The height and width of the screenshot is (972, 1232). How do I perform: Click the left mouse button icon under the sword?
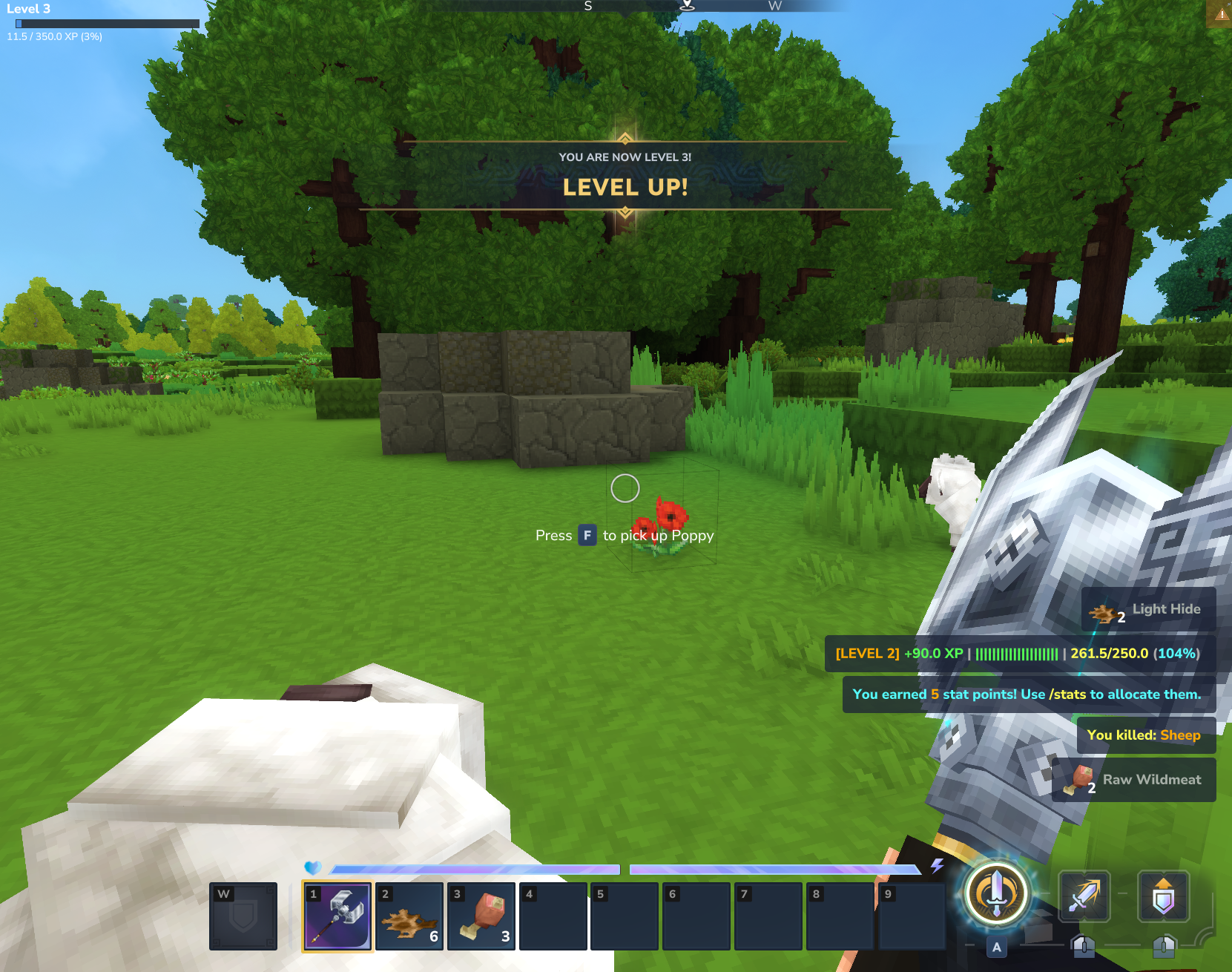(x=1084, y=947)
